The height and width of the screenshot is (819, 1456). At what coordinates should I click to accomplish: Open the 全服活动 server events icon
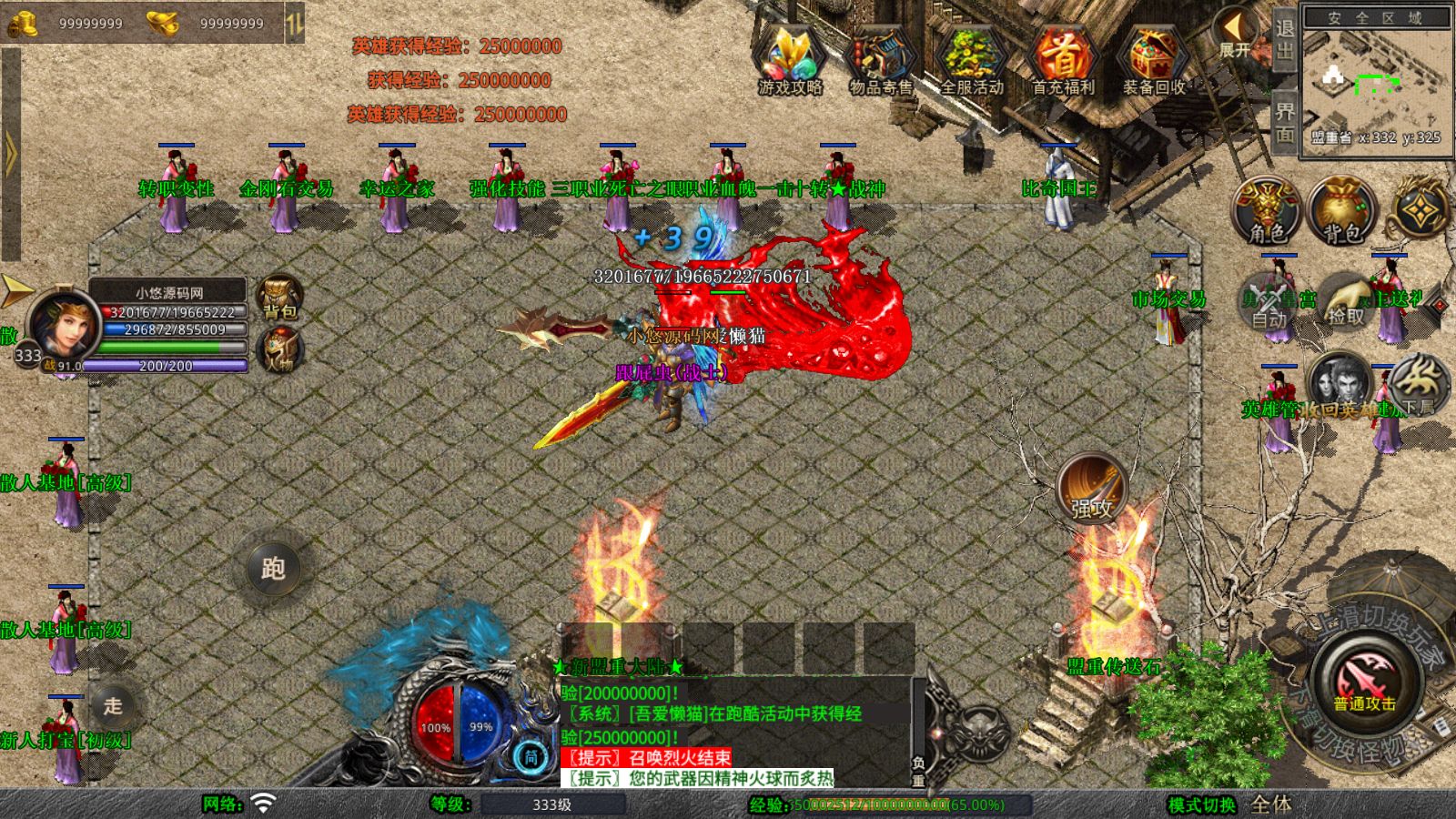click(x=971, y=60)
